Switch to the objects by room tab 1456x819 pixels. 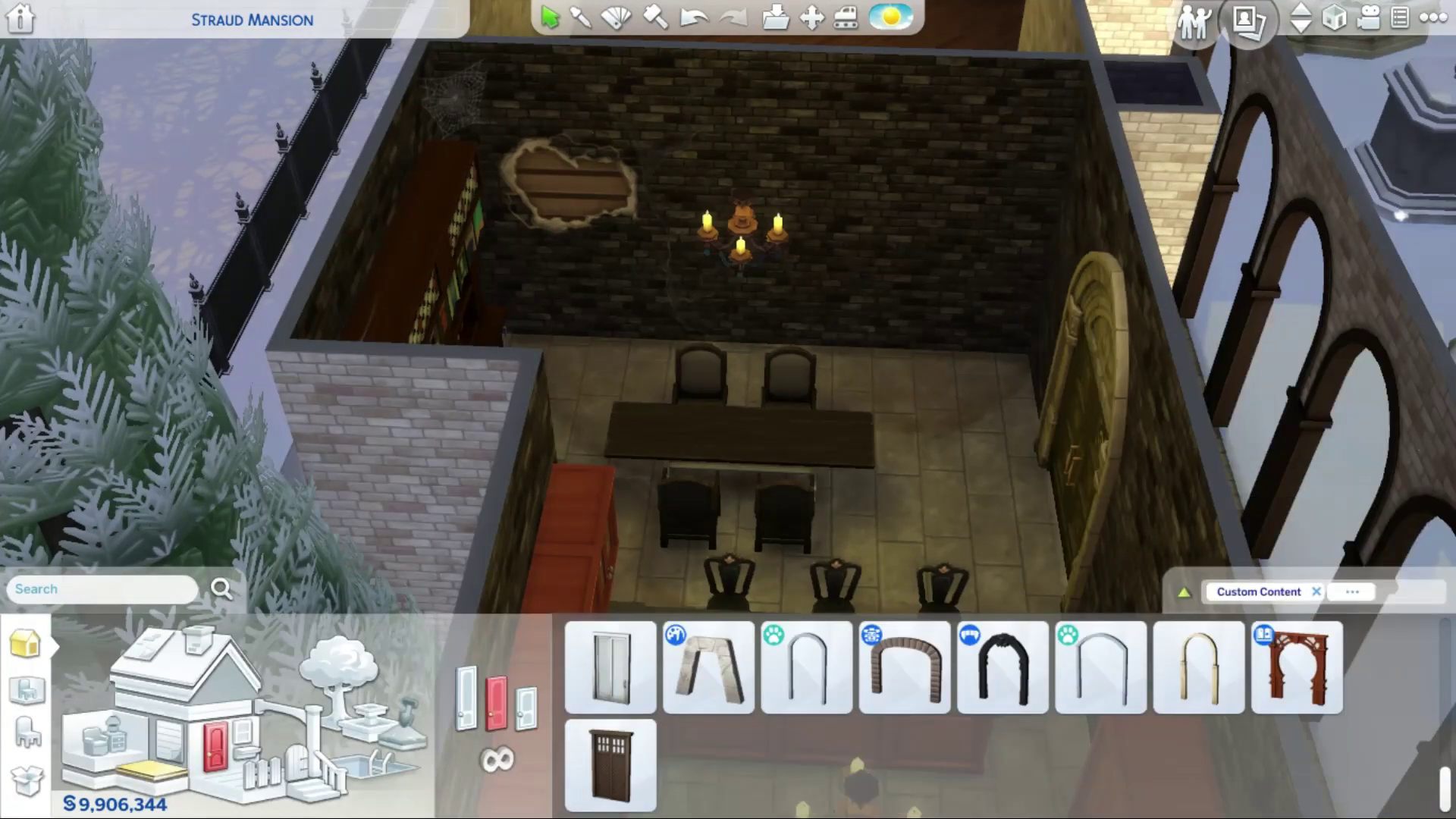(27, 690)
